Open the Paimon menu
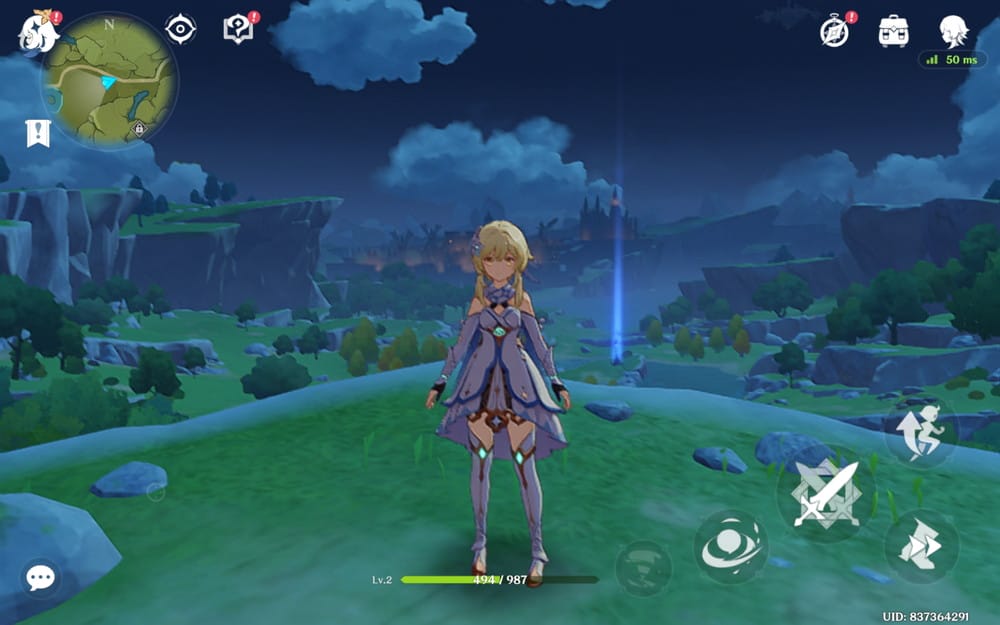The height and width of the screenshot is (625, 1000). [x=37, y=31]
